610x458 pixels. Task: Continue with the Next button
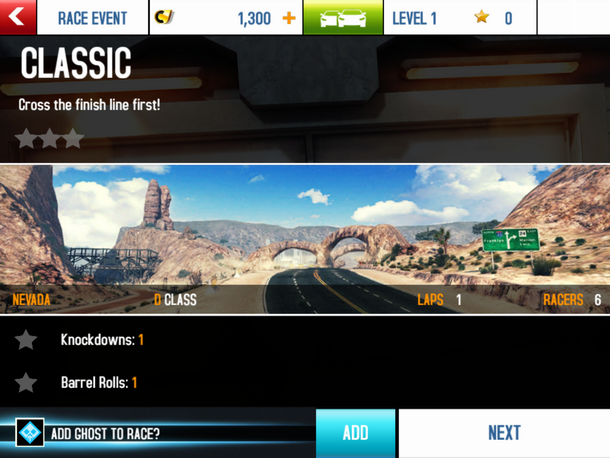[504, 433]
